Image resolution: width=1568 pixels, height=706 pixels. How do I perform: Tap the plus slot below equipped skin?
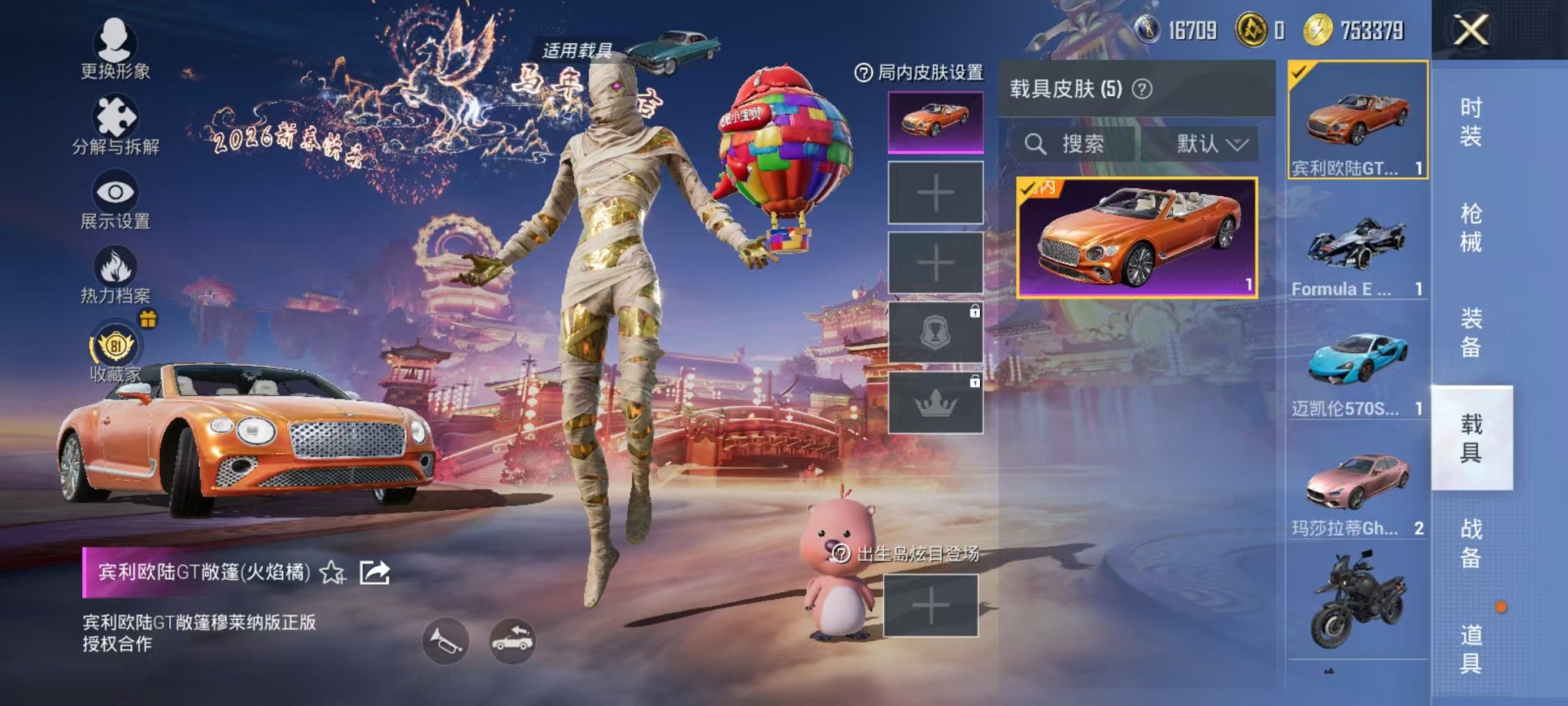click(935, 193)
